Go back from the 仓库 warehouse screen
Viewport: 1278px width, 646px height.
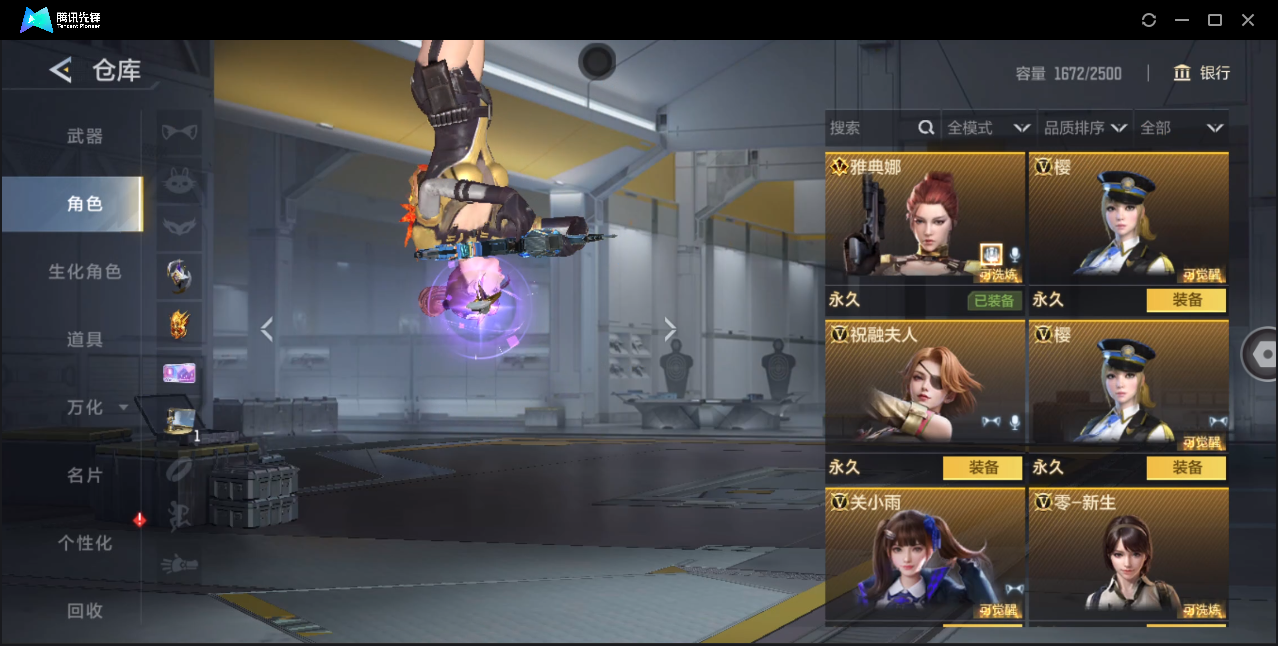[61, 70]
